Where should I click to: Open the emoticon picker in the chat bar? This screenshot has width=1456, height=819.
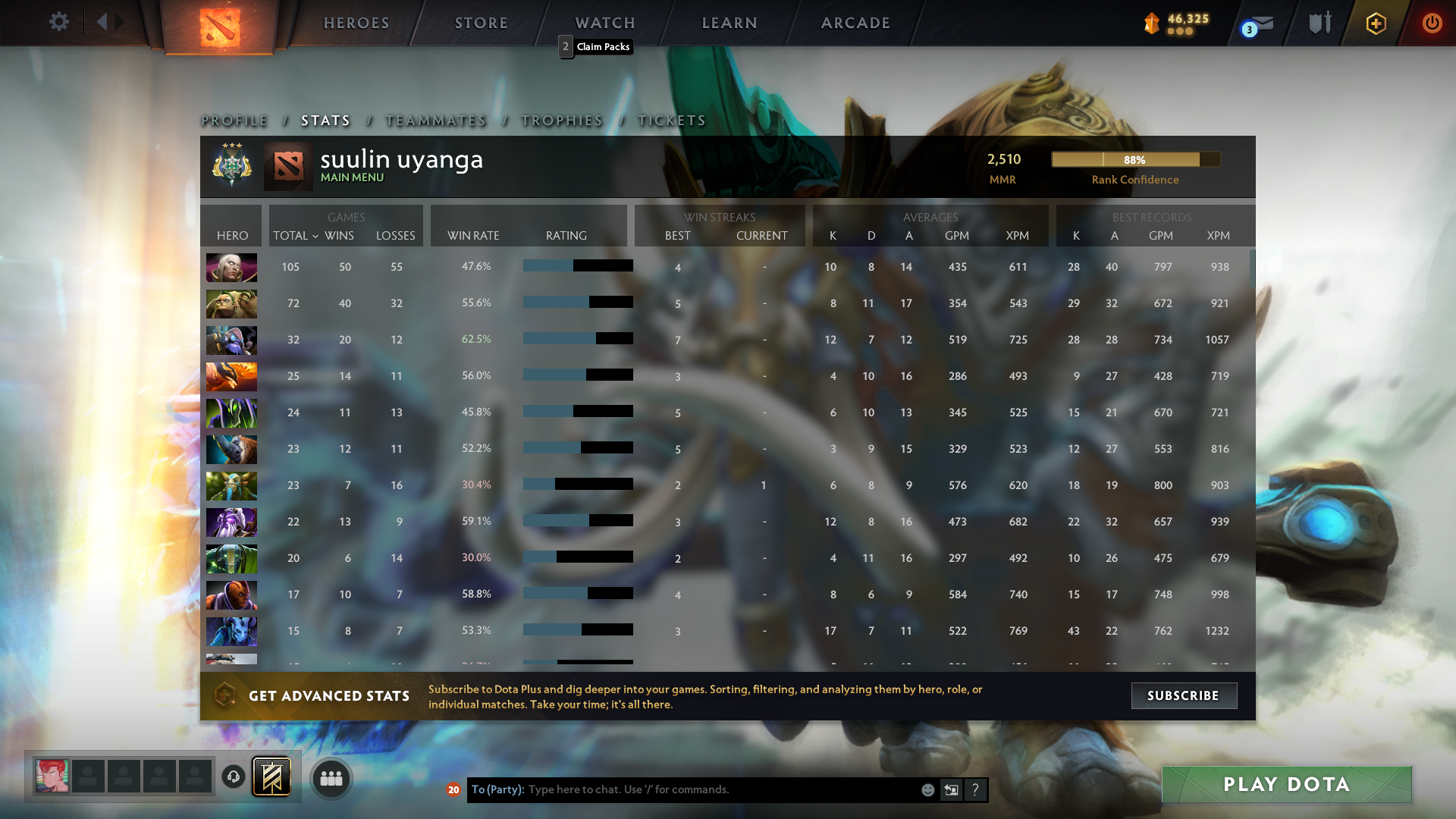[x=928, y=789]
